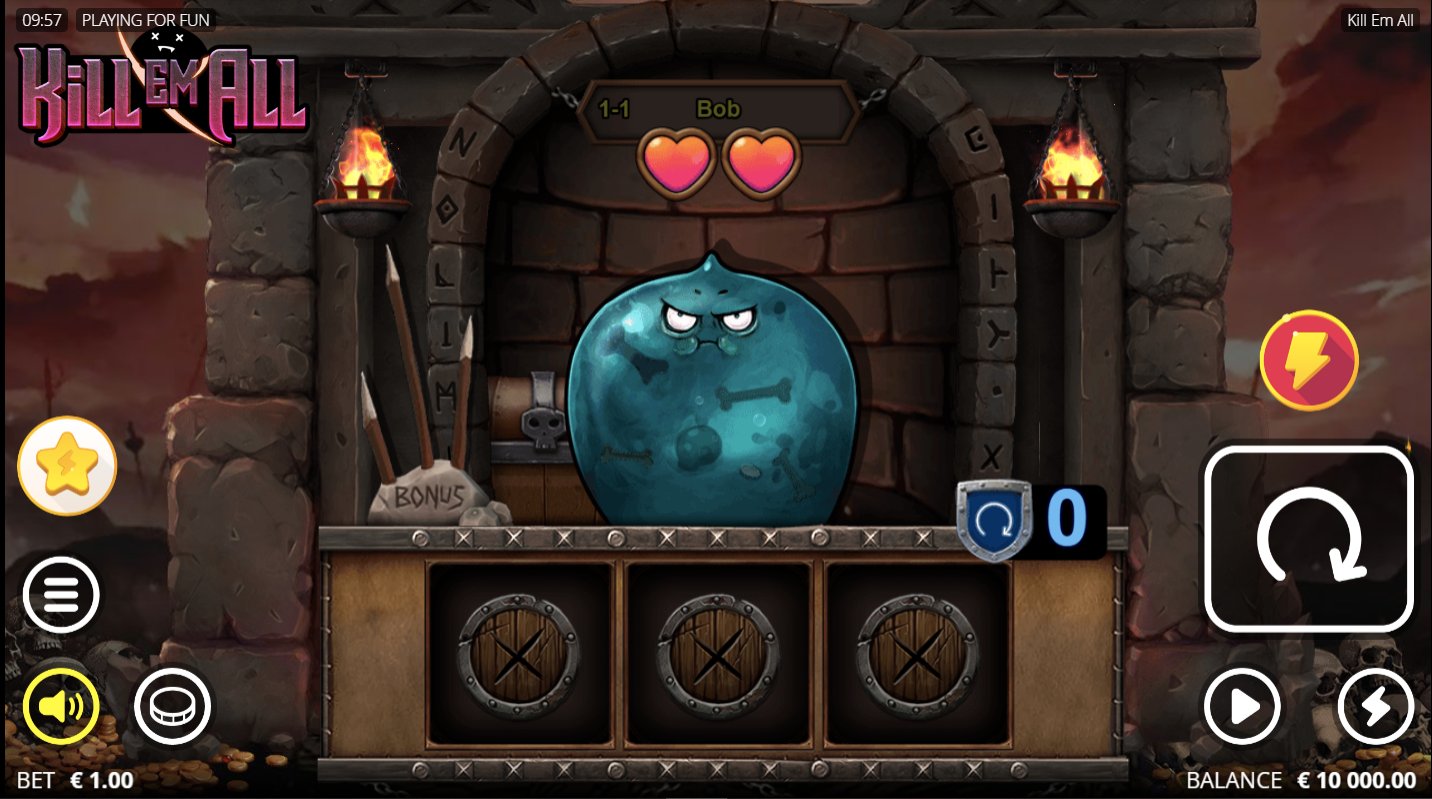The image size is (1432, 799).
Task: Mute the game sound
Action: pyautogui.click(x=62, y=706)
